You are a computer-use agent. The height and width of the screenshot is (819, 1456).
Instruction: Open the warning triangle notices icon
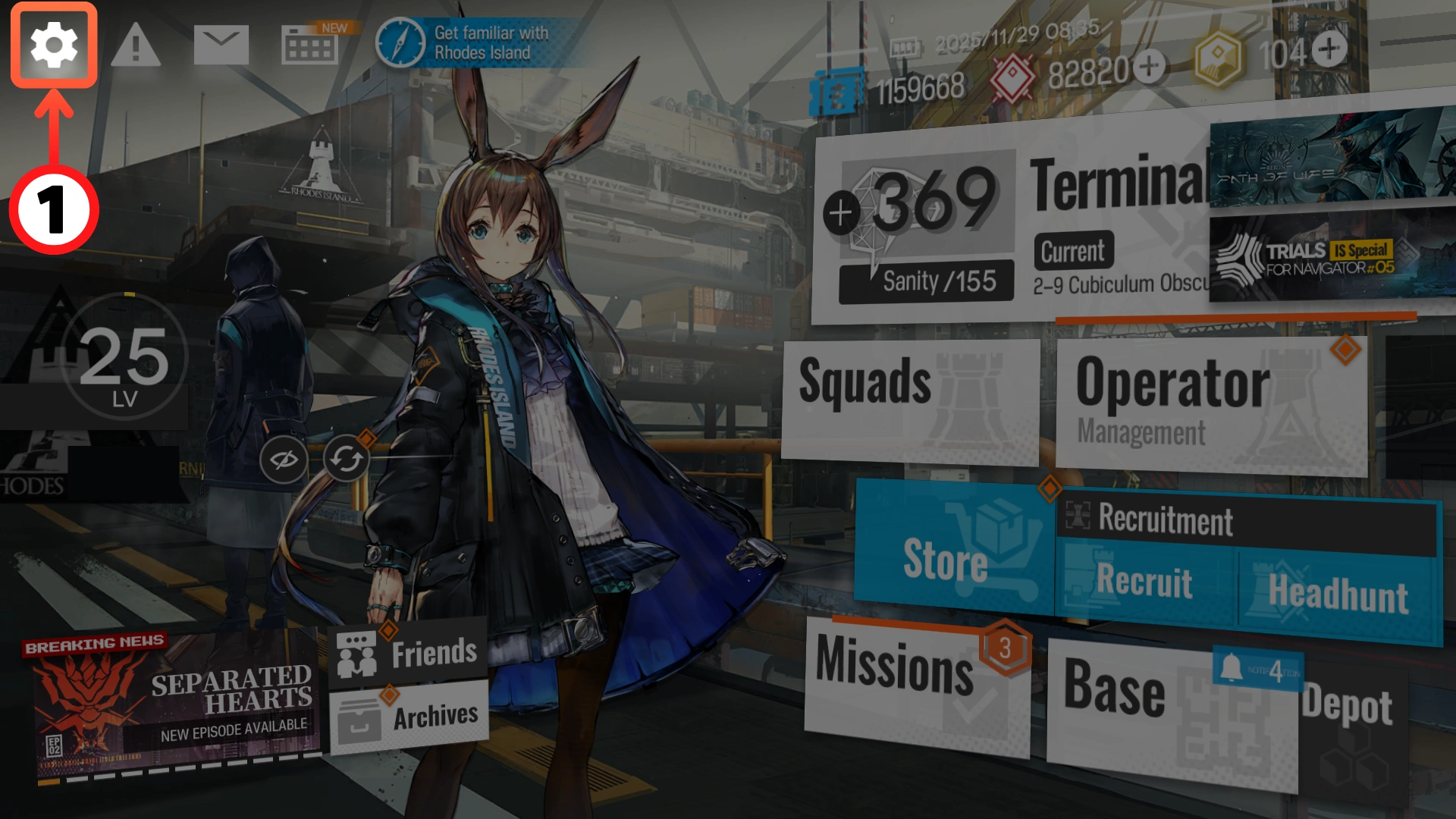click(x=136, y=45)
